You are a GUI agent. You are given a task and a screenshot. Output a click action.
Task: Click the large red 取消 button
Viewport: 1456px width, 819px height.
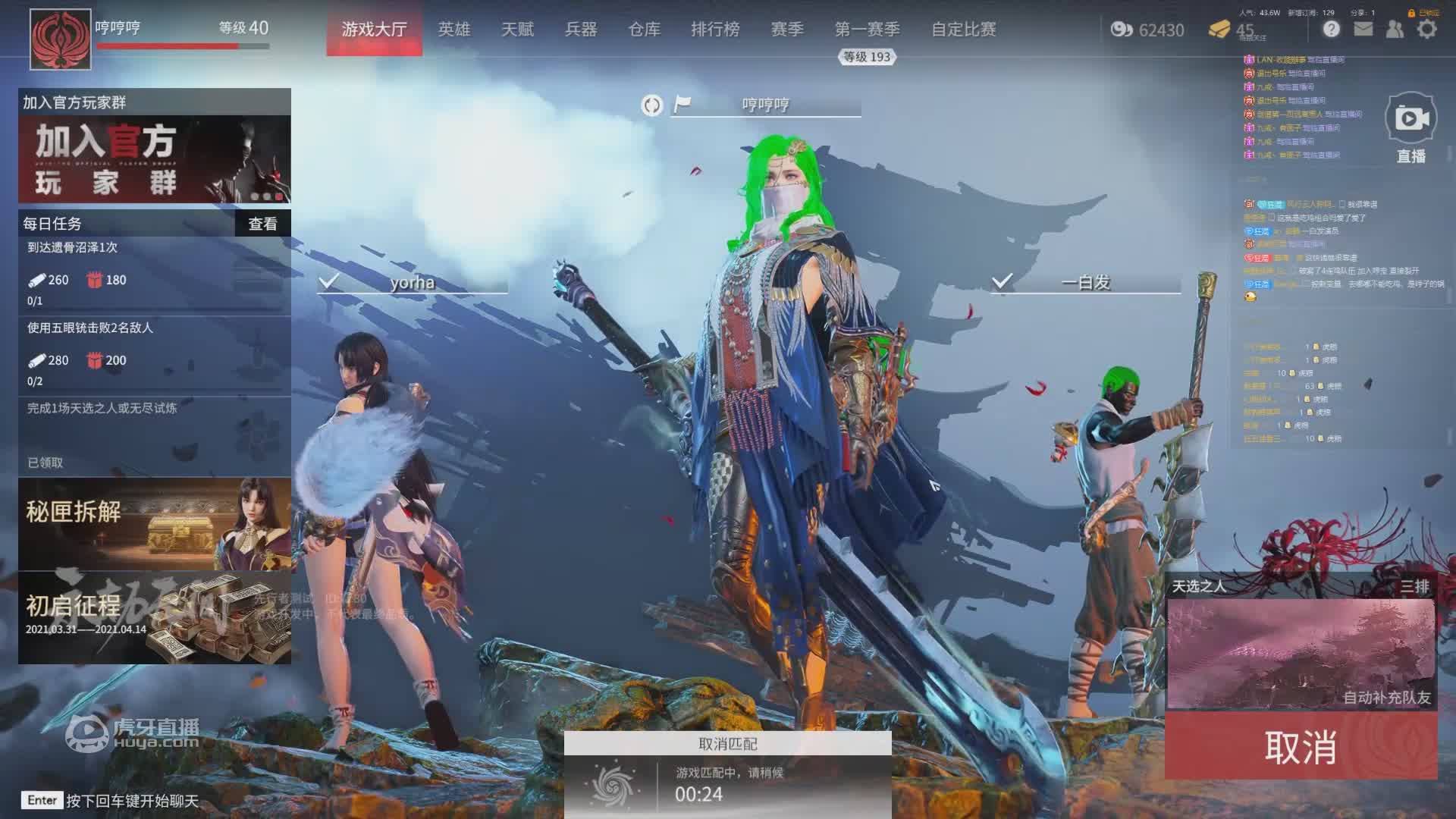(x=1301, y=747)
